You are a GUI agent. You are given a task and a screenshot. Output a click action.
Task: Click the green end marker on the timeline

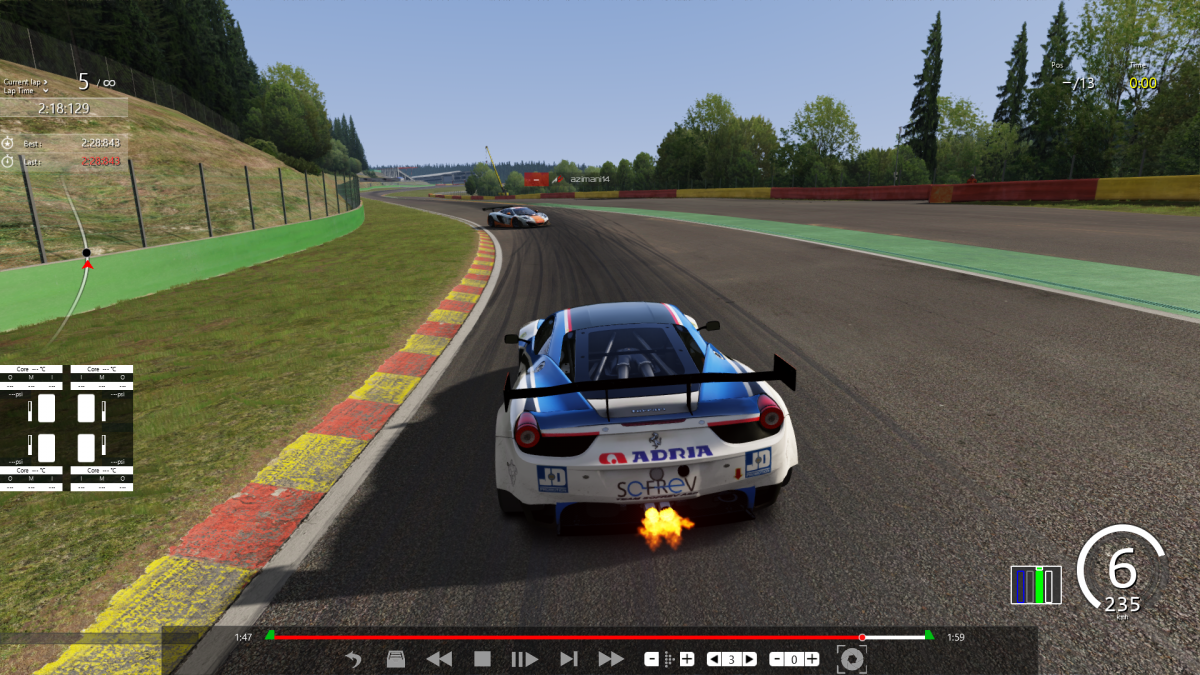coord(929,635)
